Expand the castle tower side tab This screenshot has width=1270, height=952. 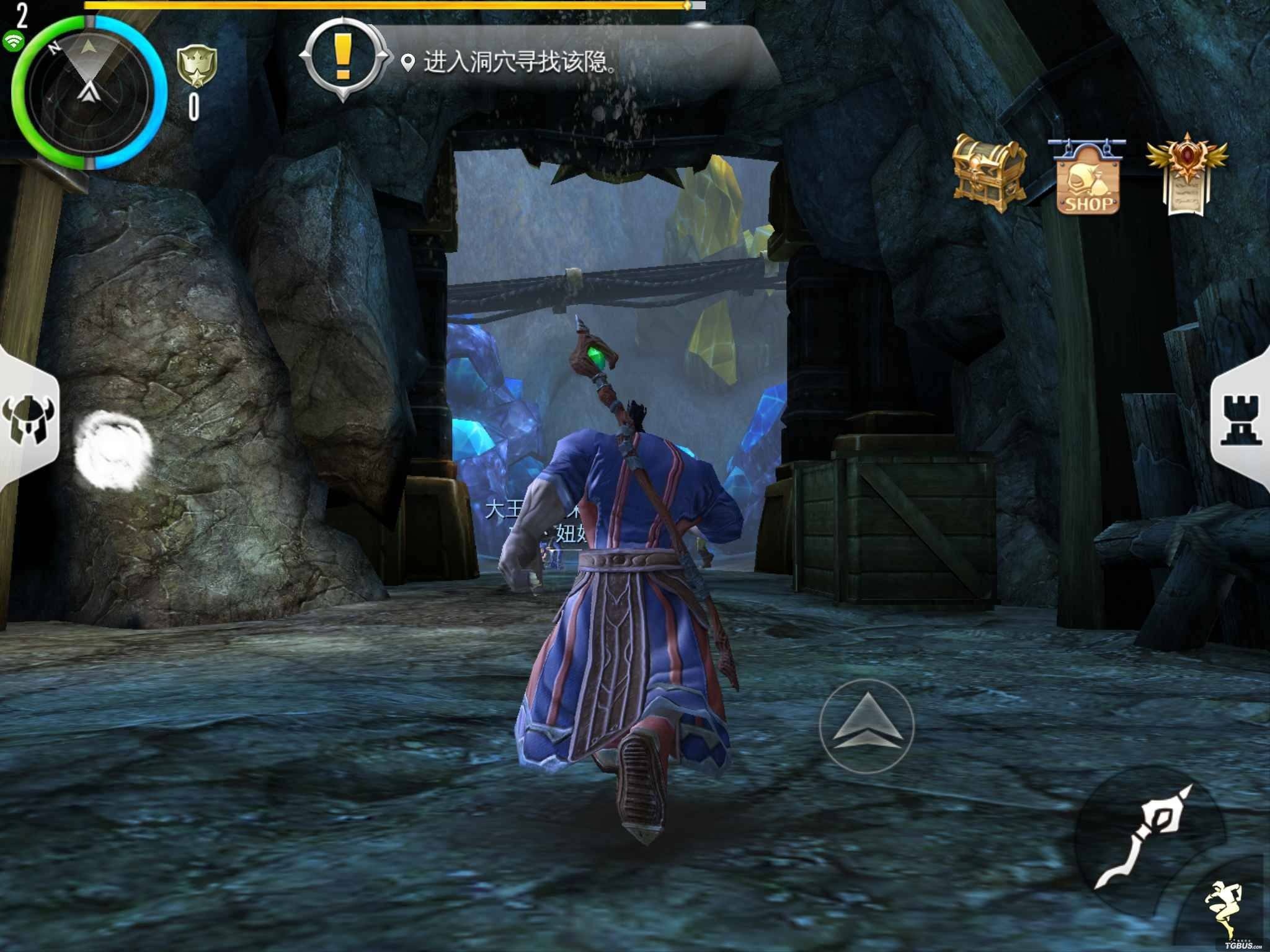point(1242,421)
